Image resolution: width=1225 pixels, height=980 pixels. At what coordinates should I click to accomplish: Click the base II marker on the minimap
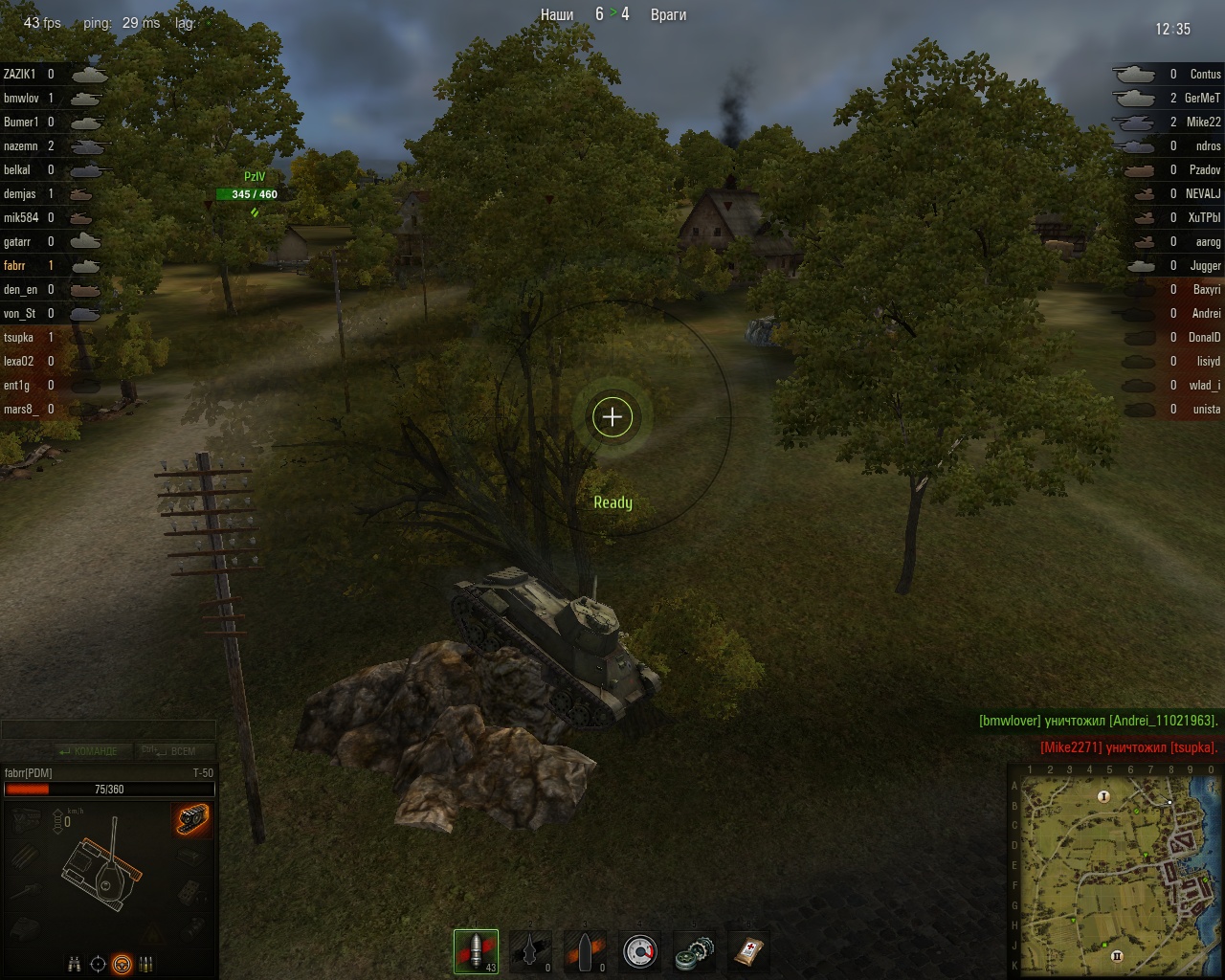[1116, 955]
